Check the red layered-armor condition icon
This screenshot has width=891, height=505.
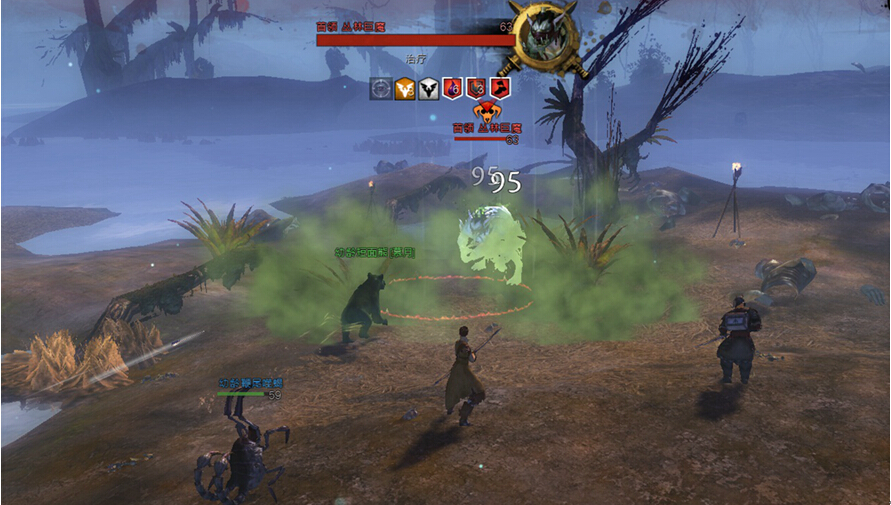[477, 89]
